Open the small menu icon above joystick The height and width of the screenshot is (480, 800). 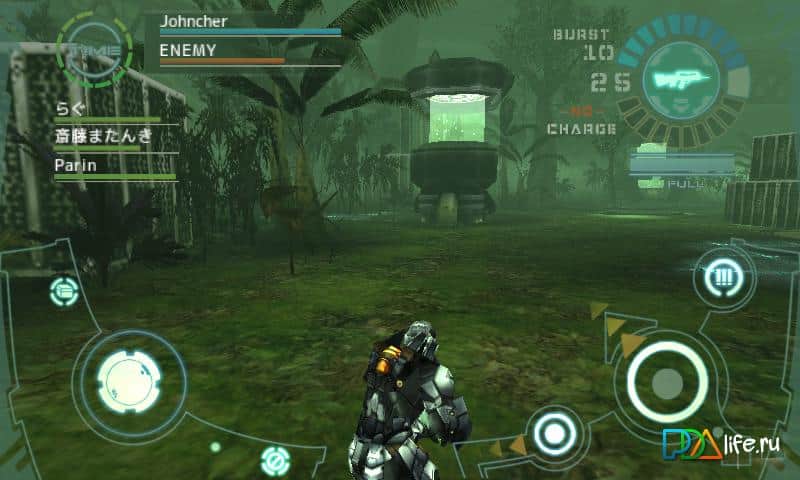63,291
